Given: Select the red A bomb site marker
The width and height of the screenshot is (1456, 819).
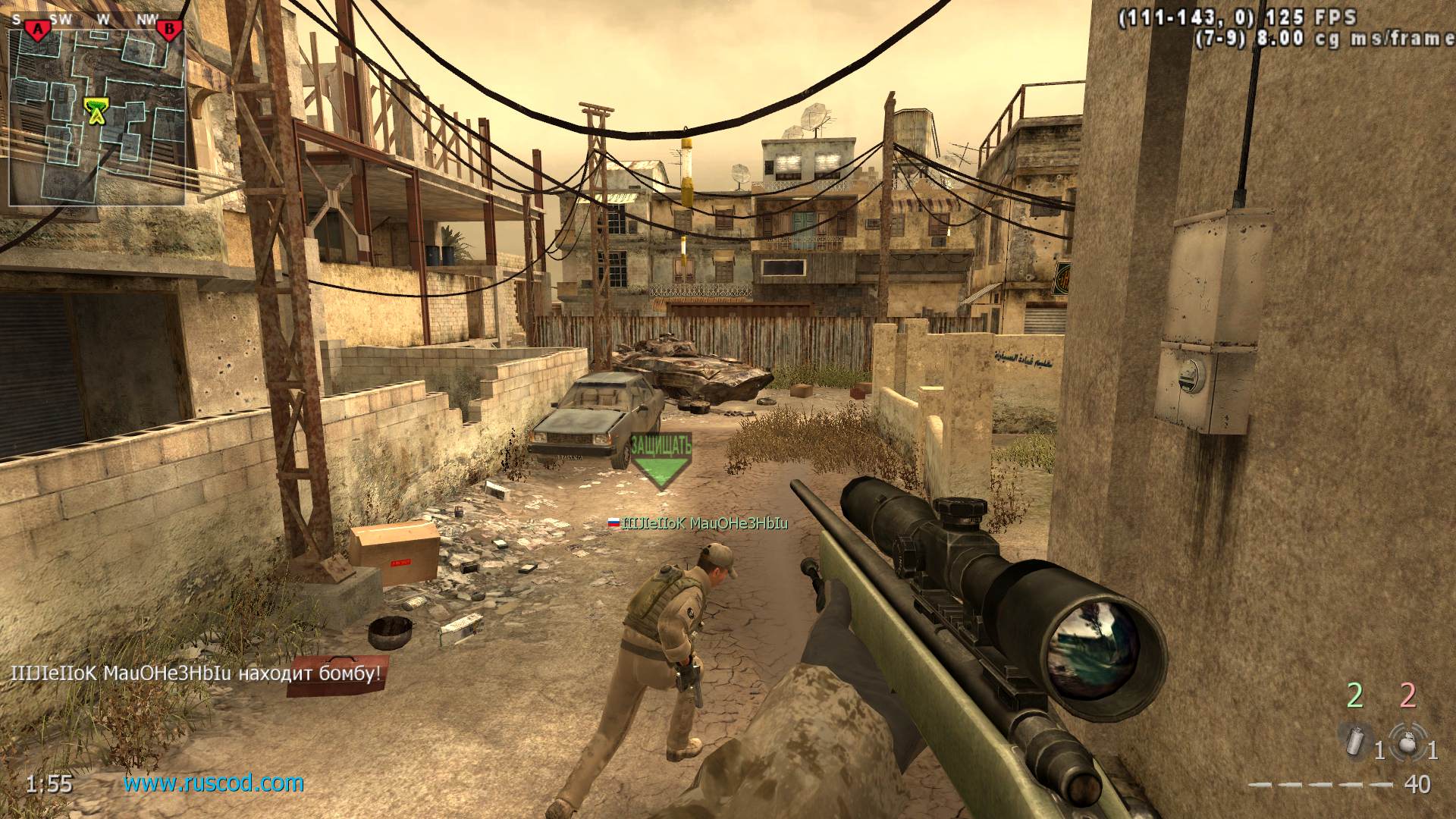Looking at the screenshot, I should (36, 30).
